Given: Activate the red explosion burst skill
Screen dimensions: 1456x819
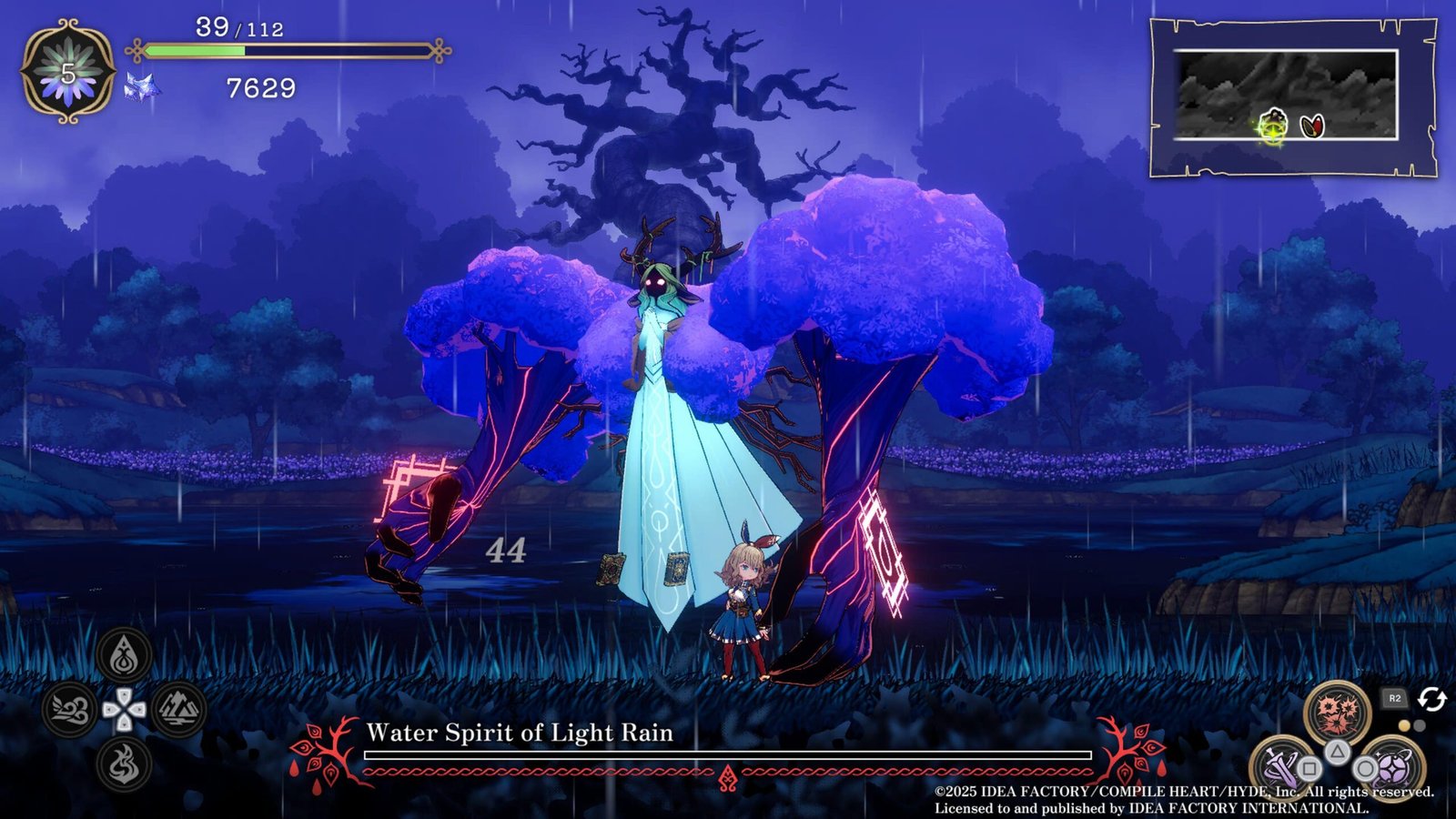Looking at the screenshot, I should pos(1337,713).
